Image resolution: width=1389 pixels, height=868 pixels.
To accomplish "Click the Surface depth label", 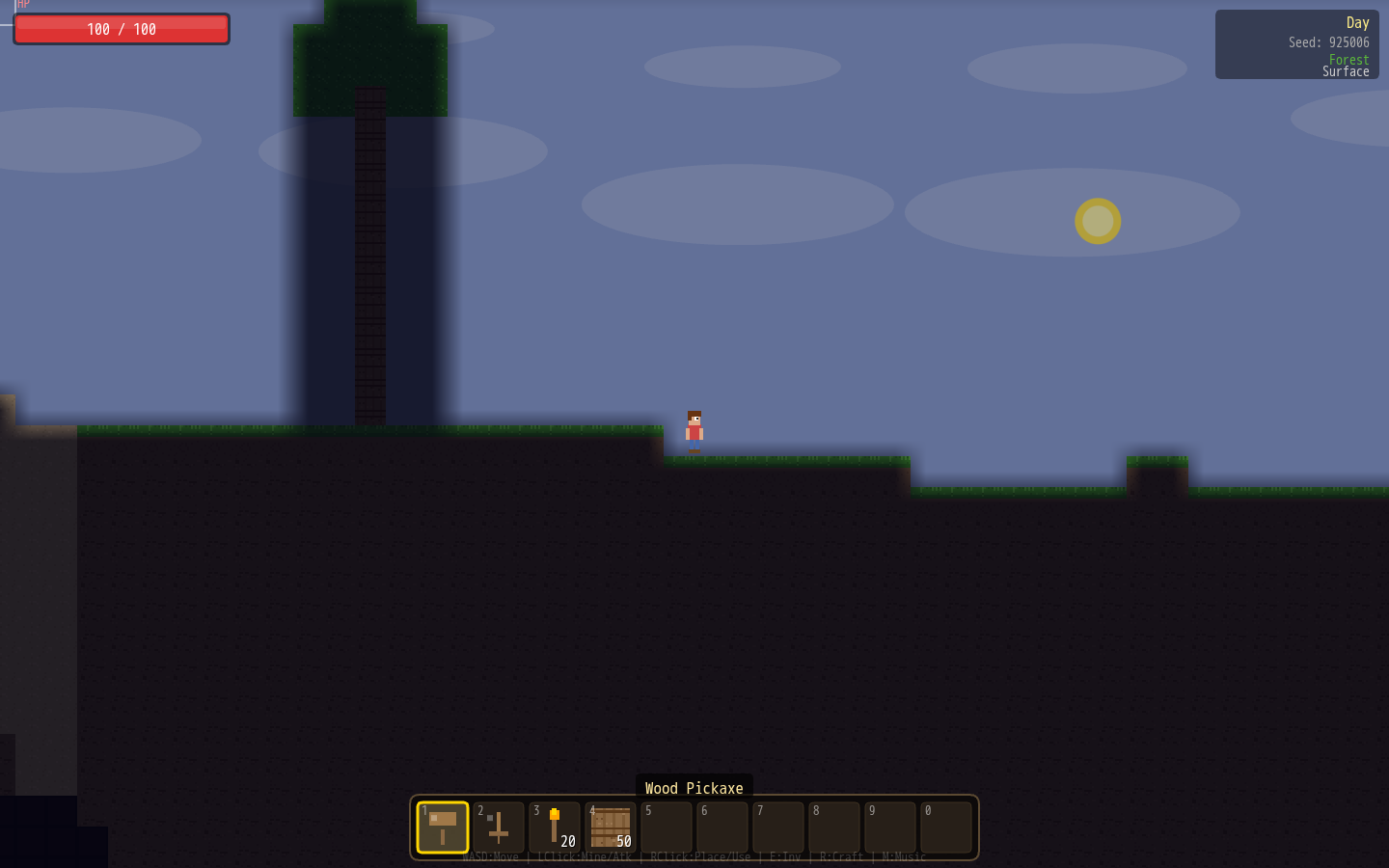I will pyautogui.click(x=1346, y=70).
